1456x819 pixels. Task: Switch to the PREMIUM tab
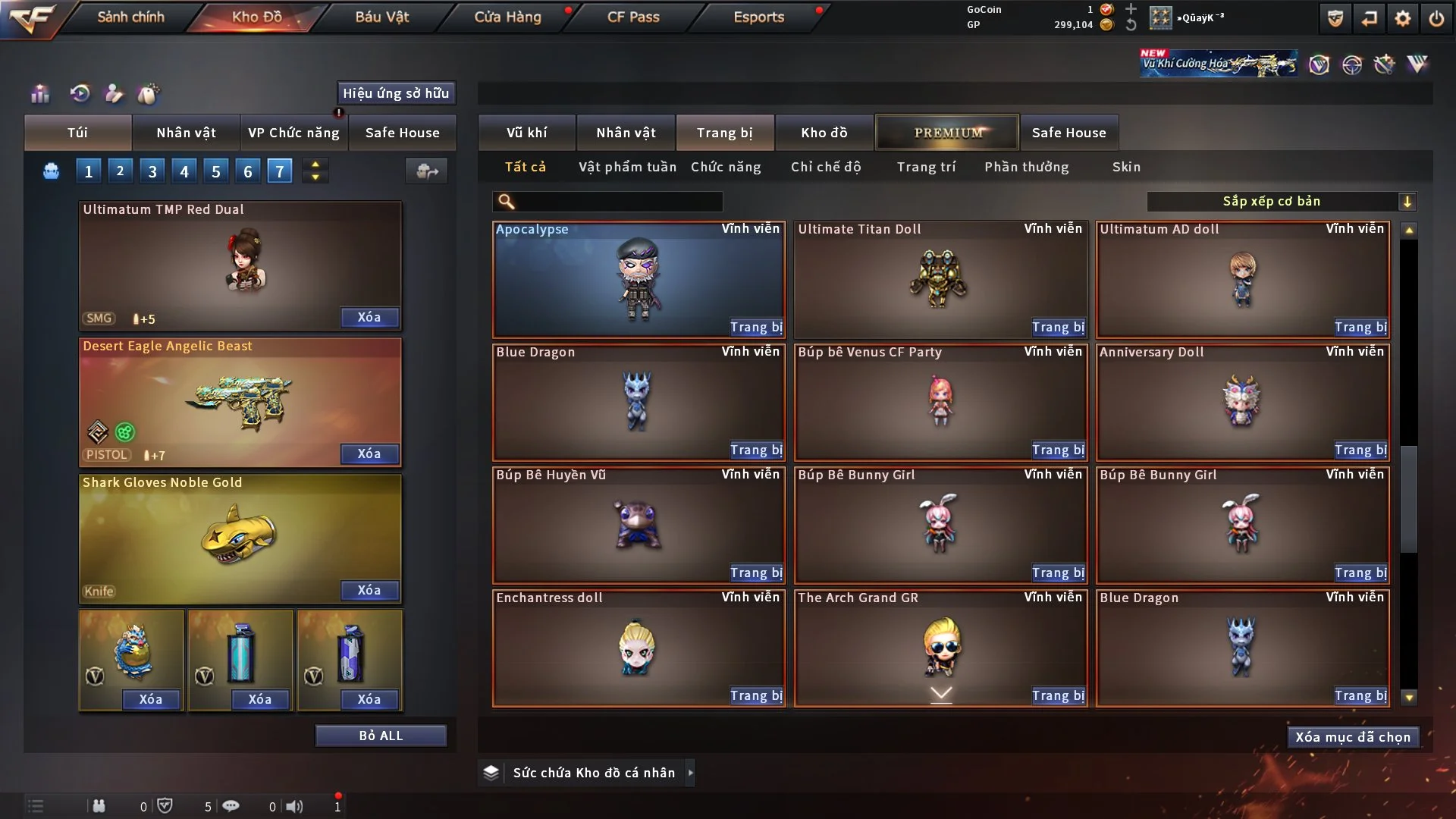coord(948,133)
